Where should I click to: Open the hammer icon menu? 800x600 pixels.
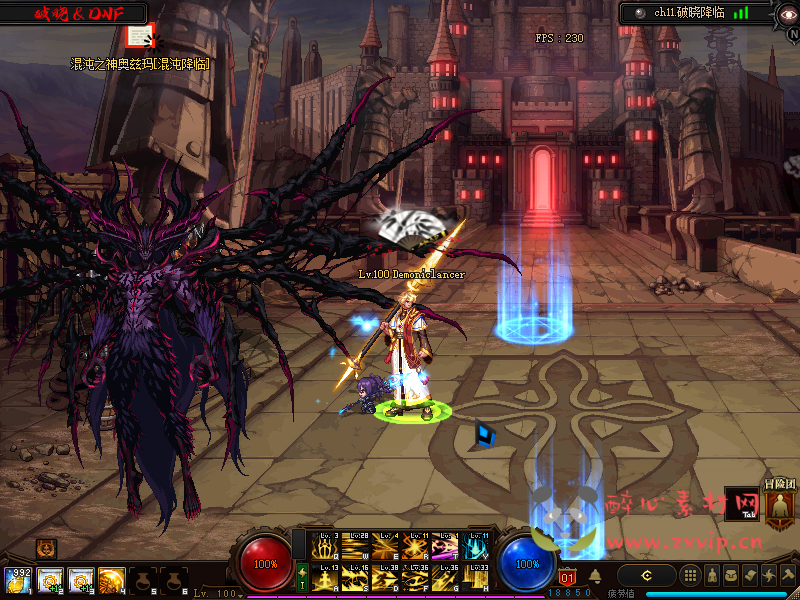tap(788, 576)
